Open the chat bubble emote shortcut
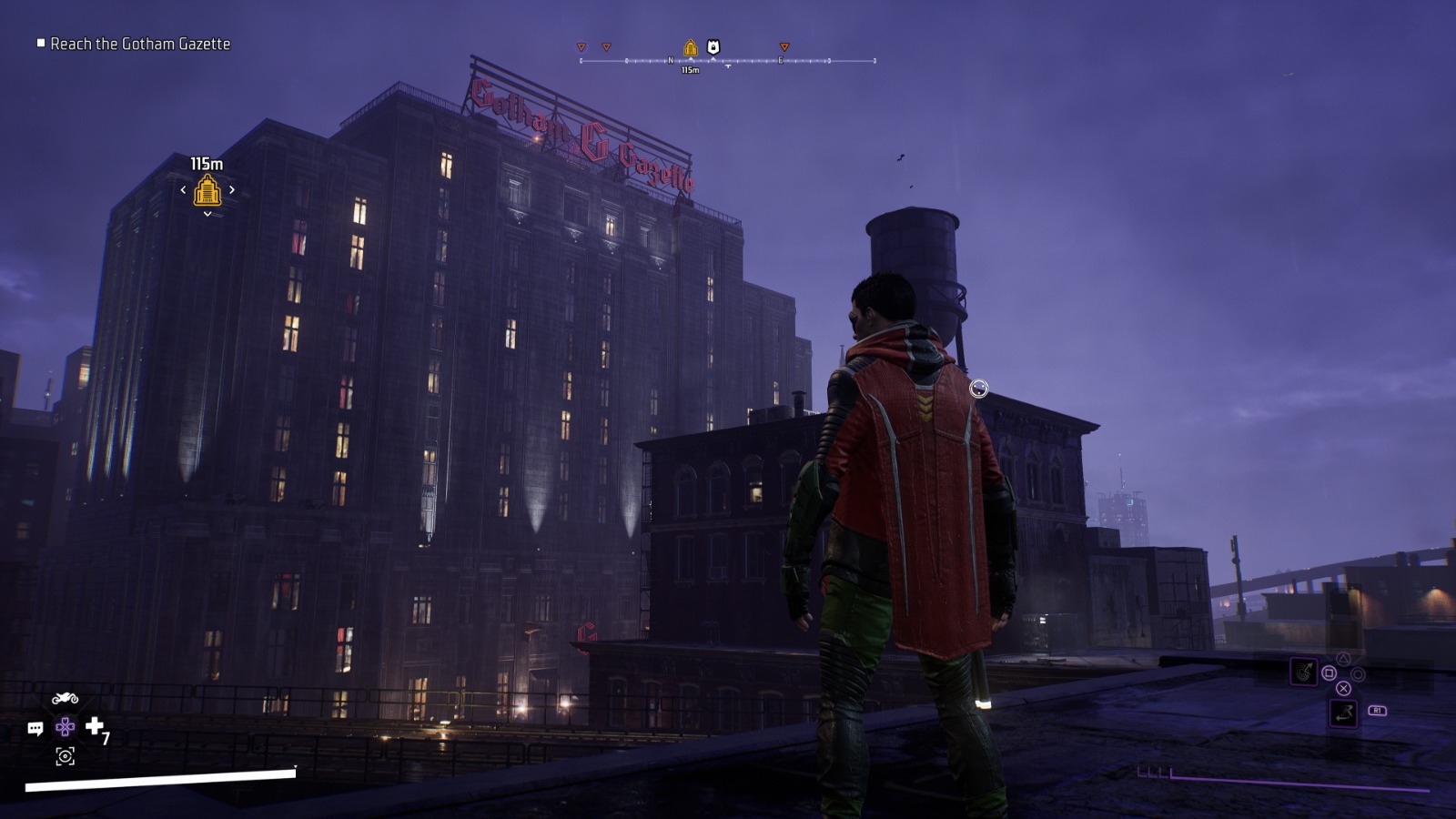Viewport: 1456px width, 819px height. (x=35, y=729)
